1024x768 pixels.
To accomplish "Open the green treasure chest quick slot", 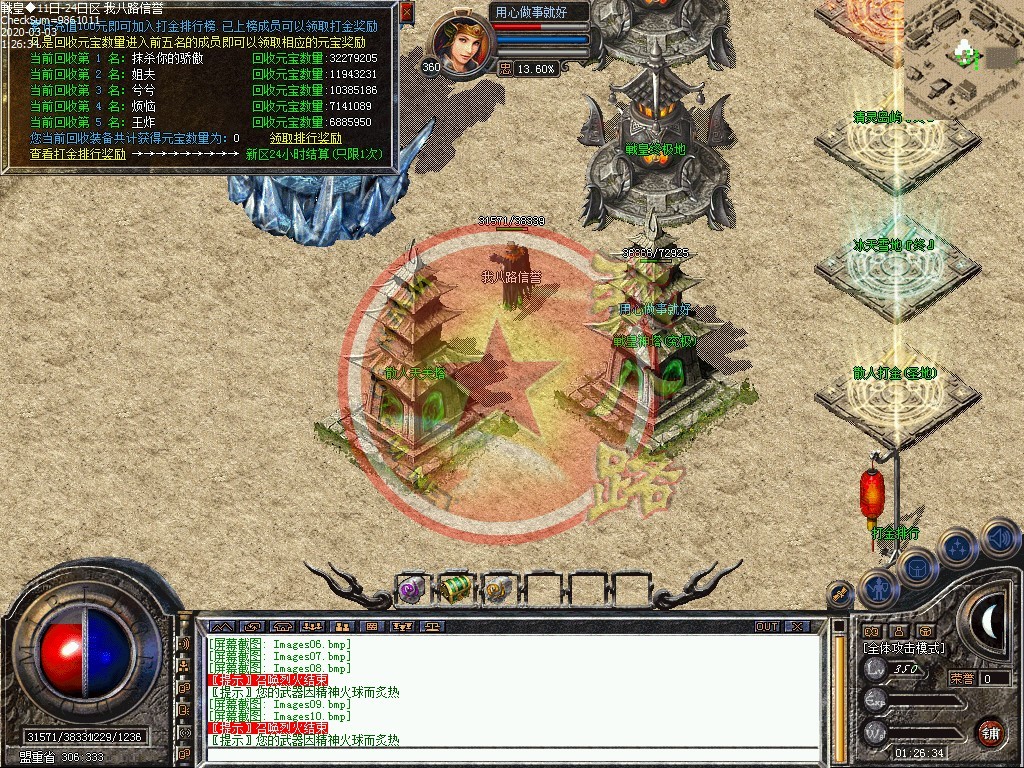I will pyautogui.click(x=456, y=589).
